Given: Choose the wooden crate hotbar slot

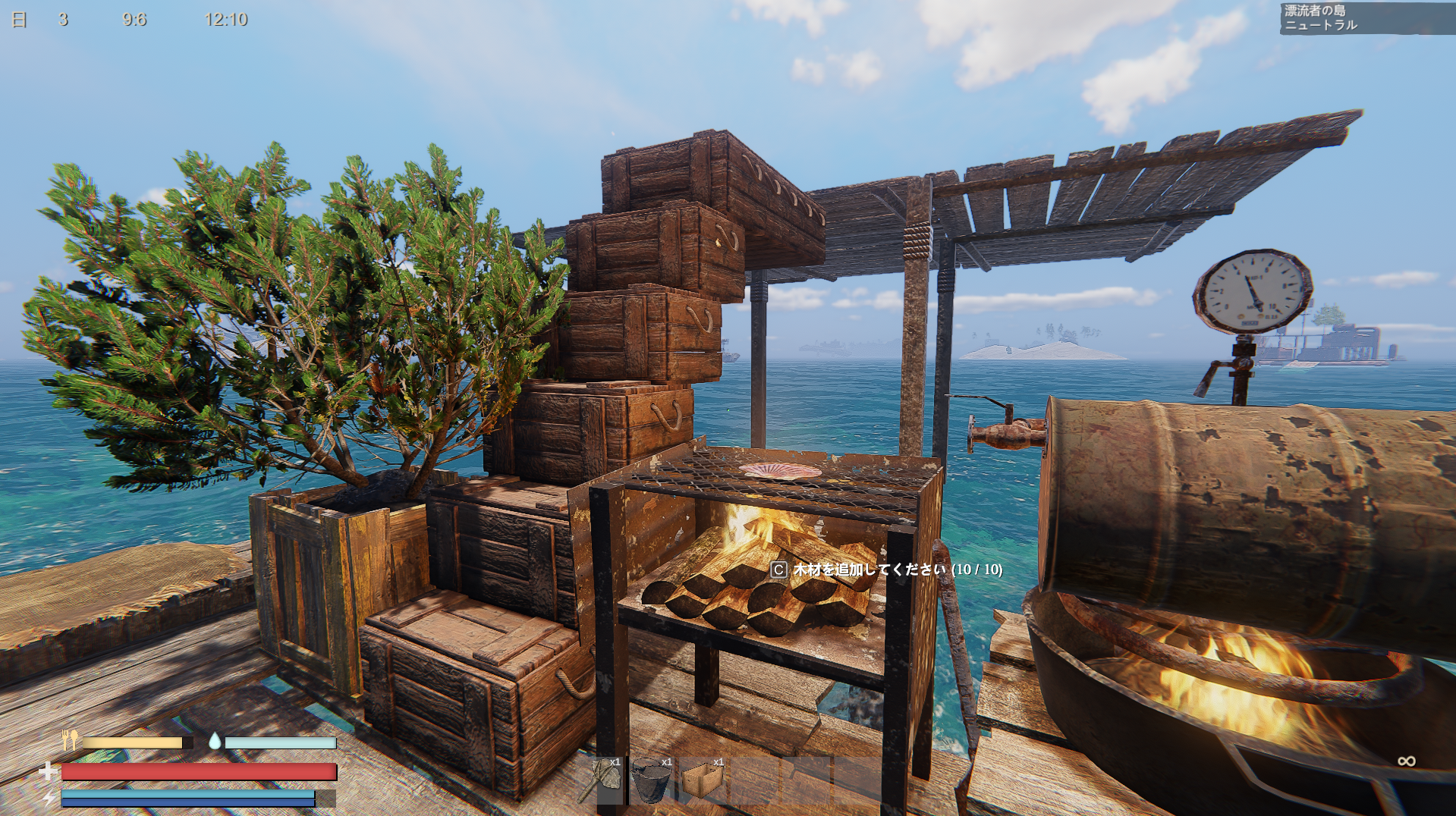Looking at the screenshot, I should 703,780.
